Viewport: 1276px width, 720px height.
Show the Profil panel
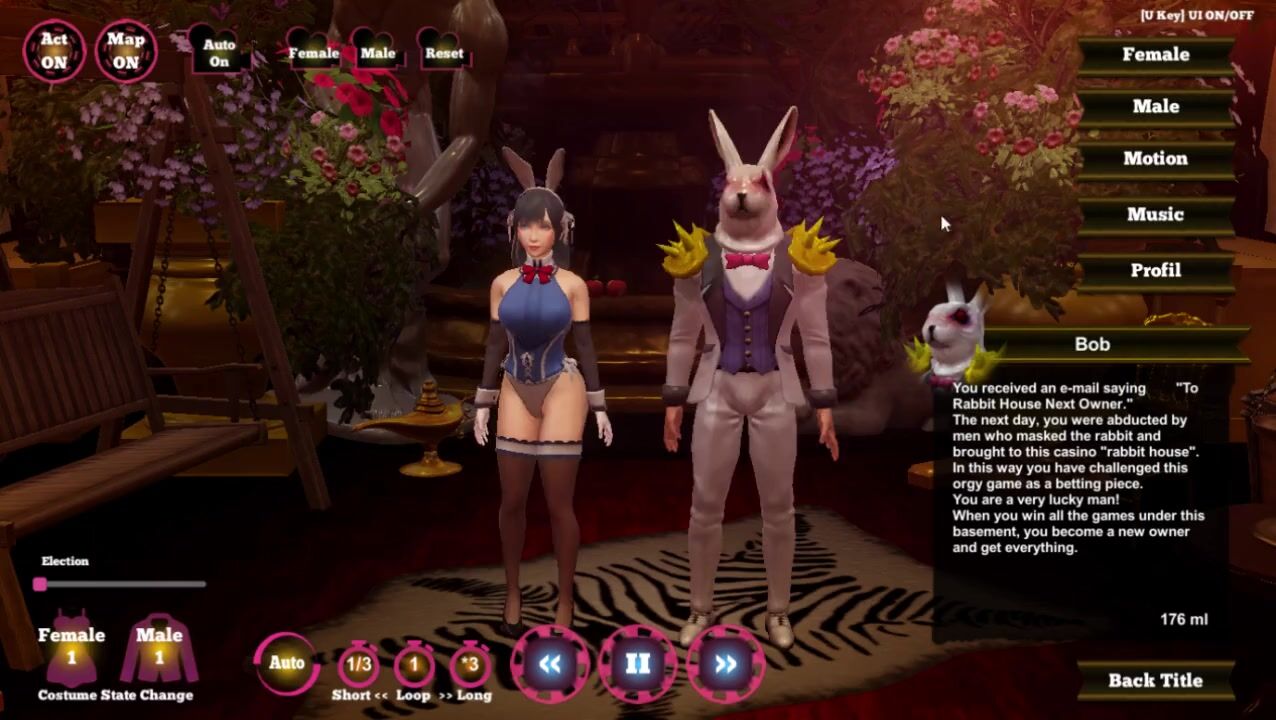pyautogui.click(x=1155, y=271)
